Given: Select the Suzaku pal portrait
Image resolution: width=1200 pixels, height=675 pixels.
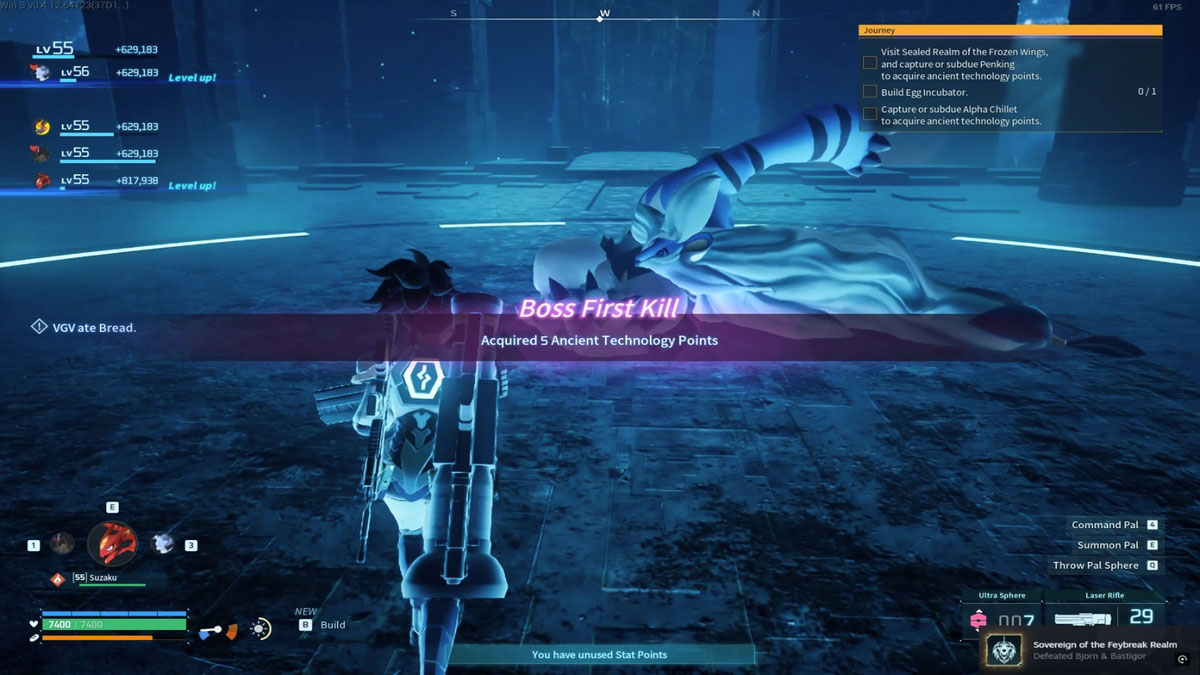Looking at the screenshot, I should 112,543.
